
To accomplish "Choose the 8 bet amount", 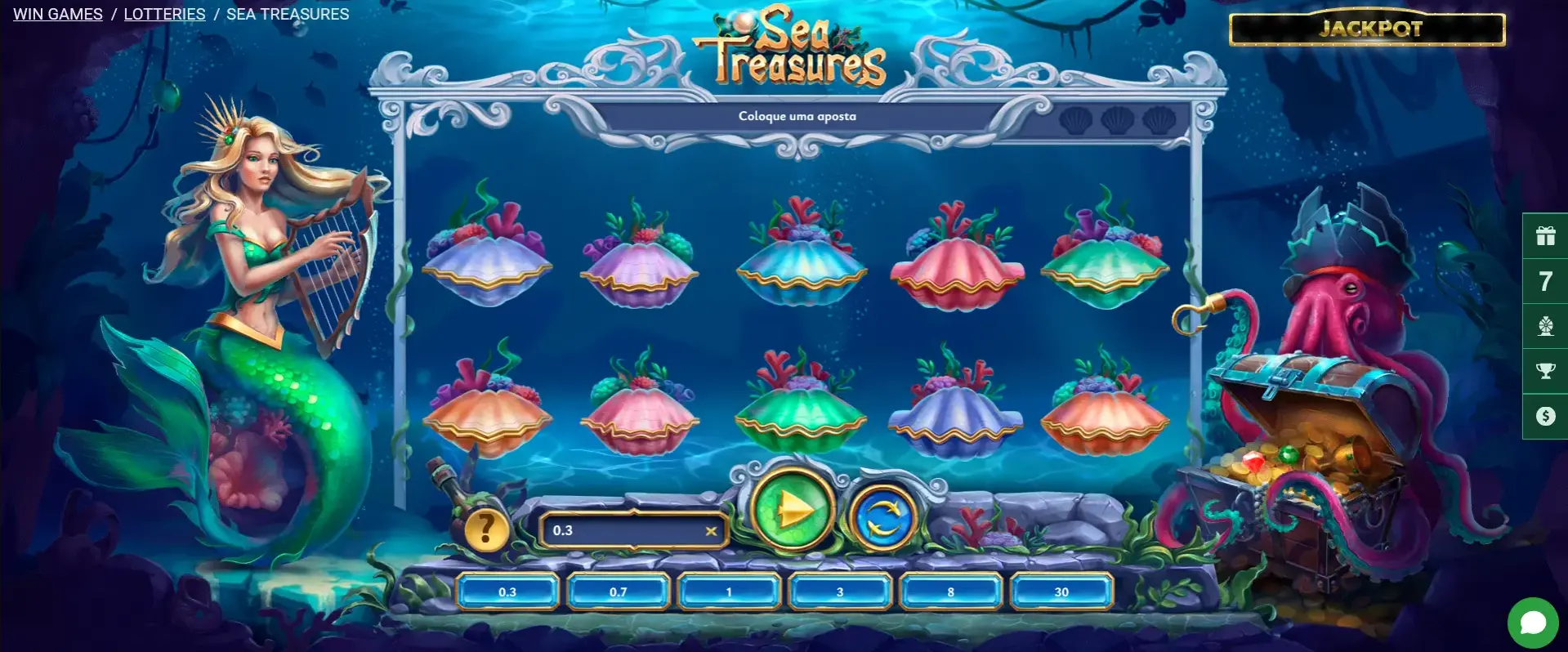I will (950, 592).
